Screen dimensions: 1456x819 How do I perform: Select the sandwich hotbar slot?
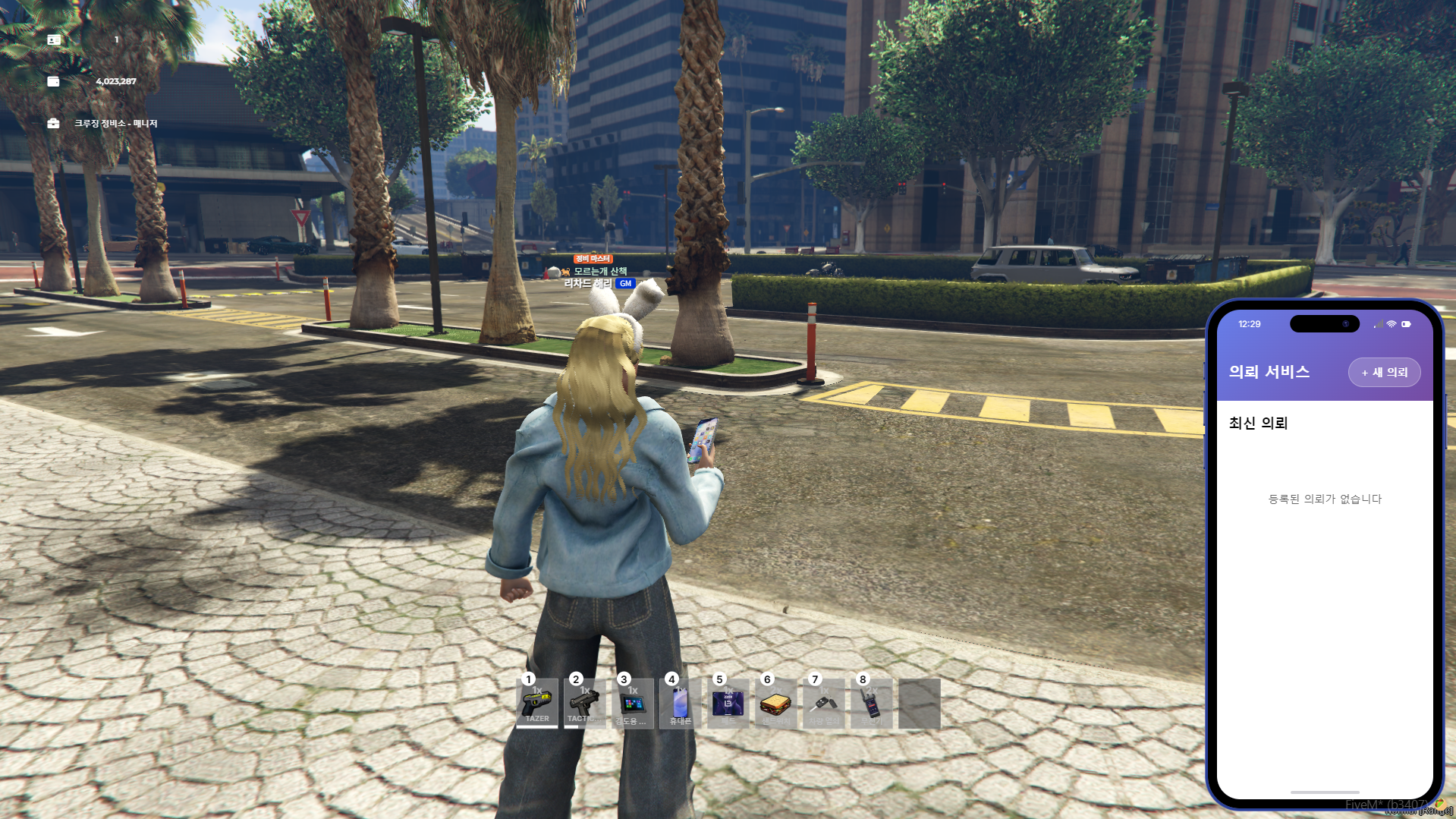click(776, 704)
